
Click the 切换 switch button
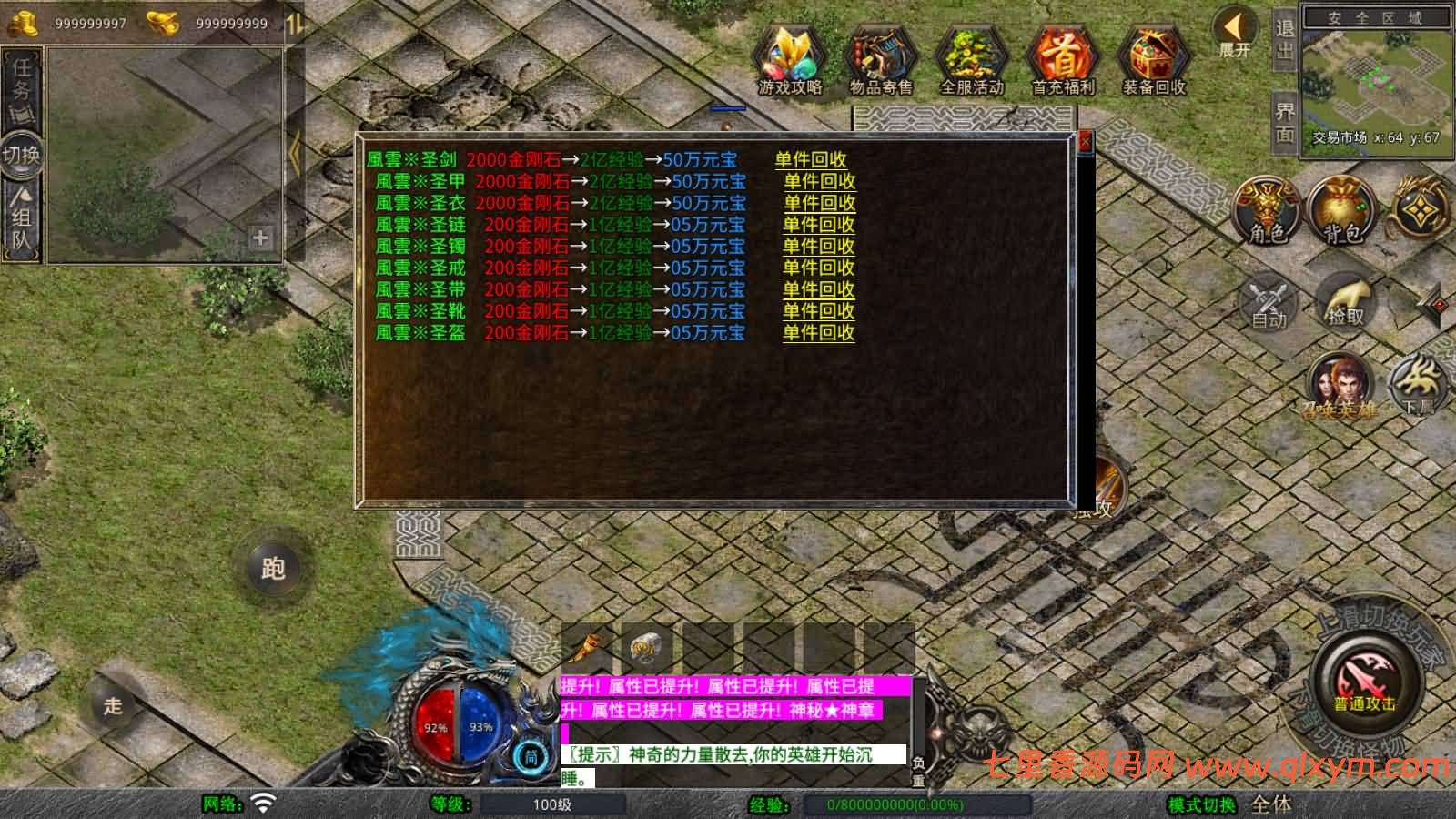(x=21, y=155)
